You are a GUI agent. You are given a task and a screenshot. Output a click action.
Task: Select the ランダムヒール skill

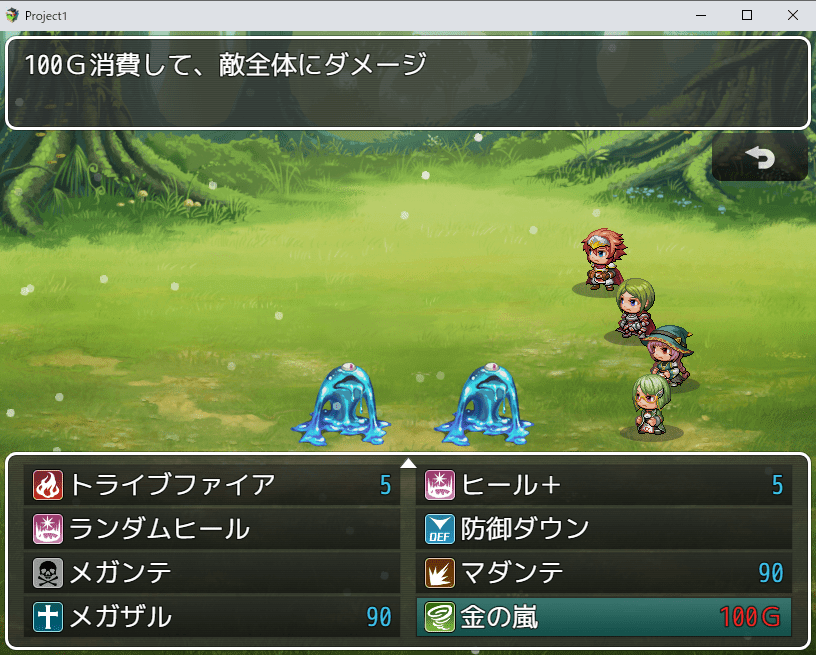pyautogui.click(x=212, y=528)
